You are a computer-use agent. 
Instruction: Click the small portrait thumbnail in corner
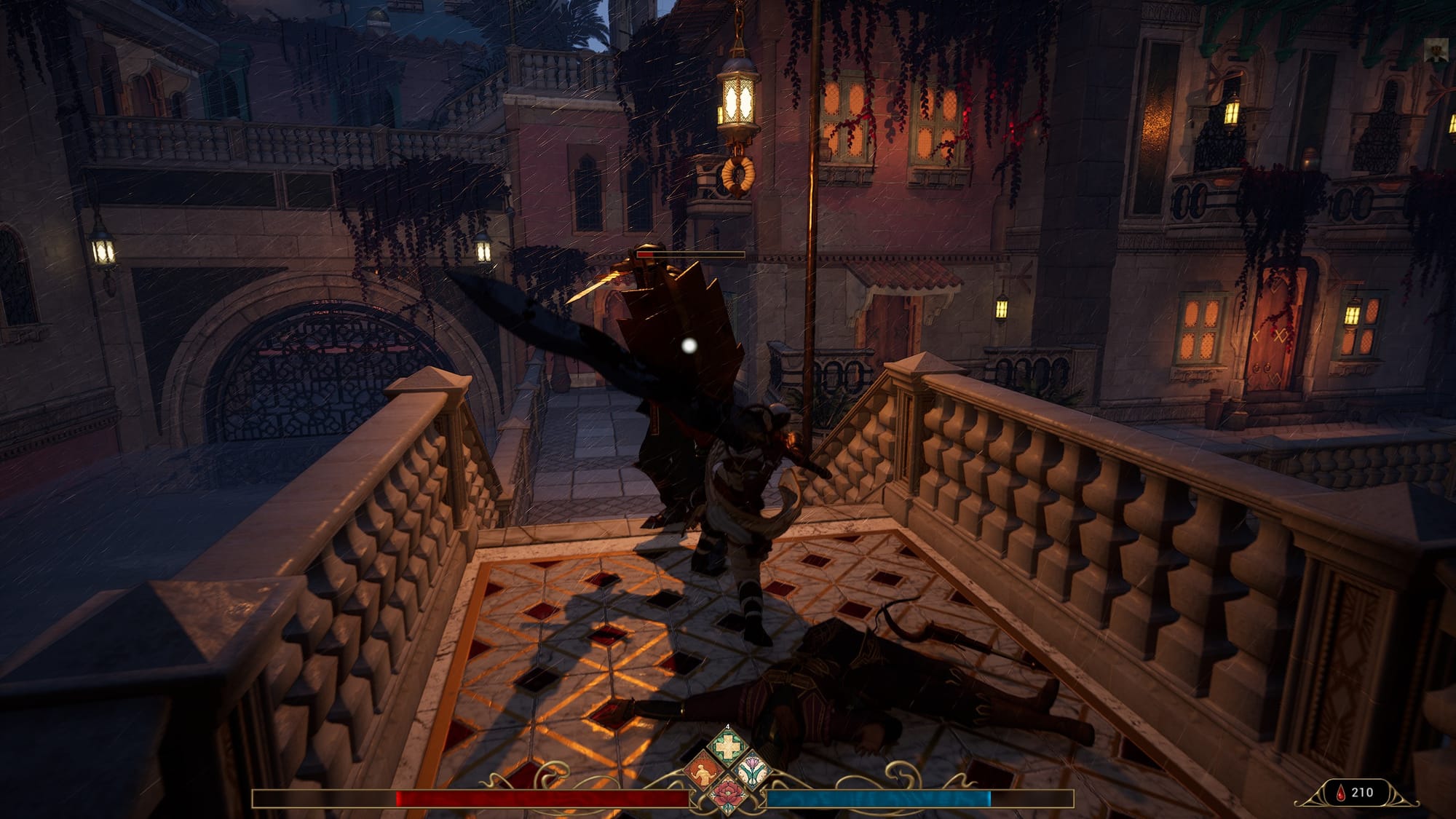[x=1436, y=51]
